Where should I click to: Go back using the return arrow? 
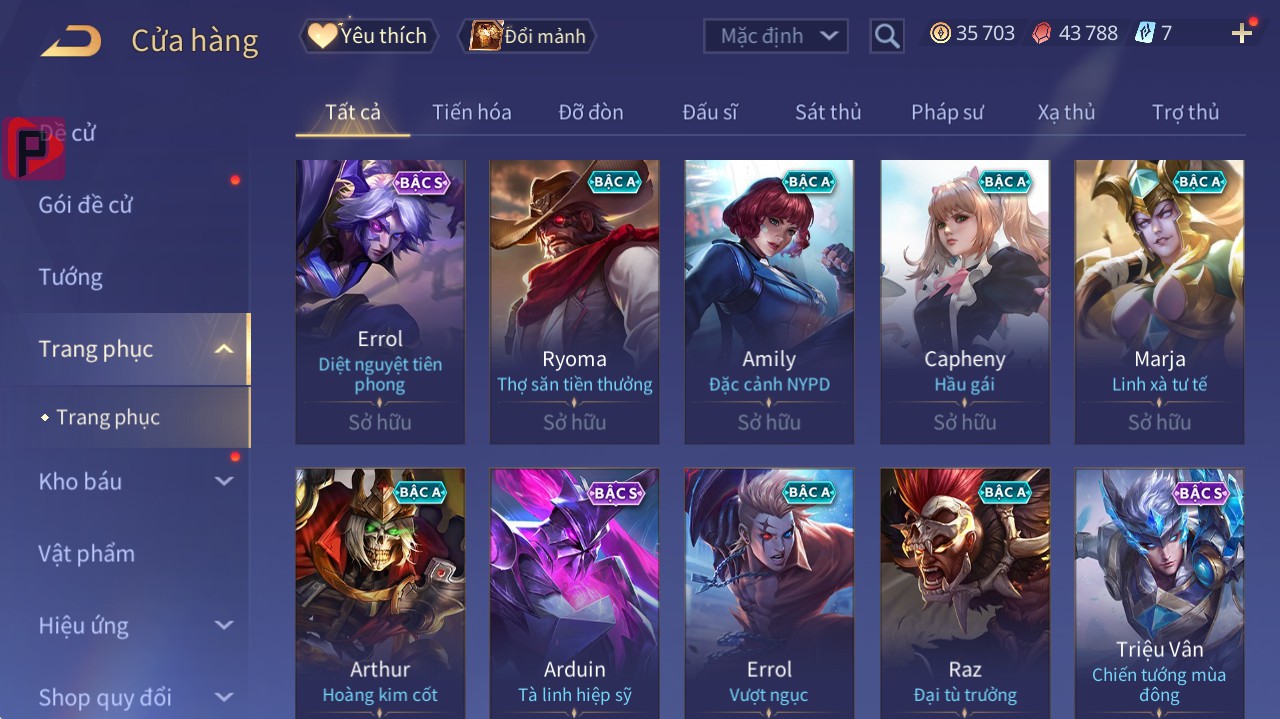point(72,41)
